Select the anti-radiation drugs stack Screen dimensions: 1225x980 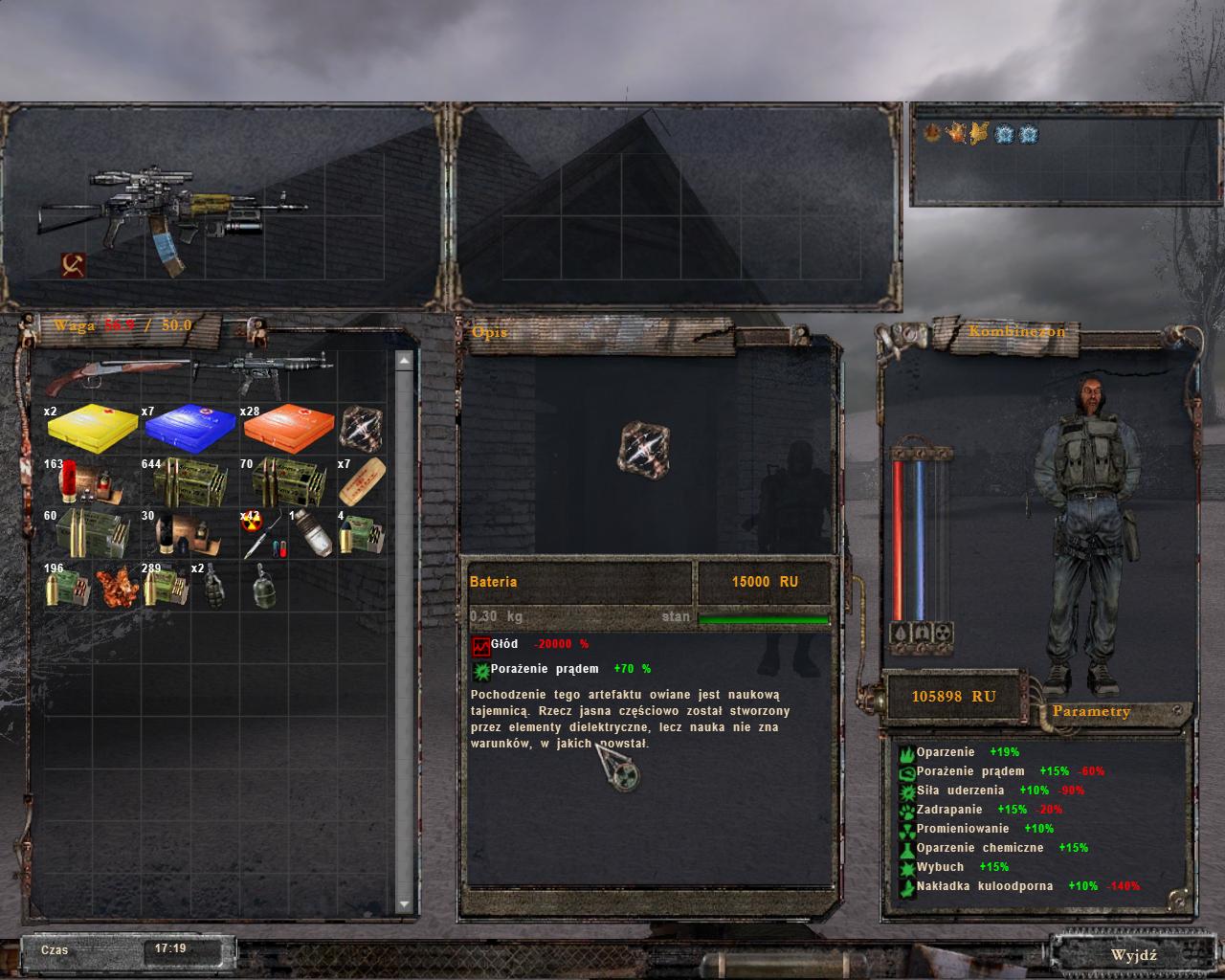click(263, 534)
